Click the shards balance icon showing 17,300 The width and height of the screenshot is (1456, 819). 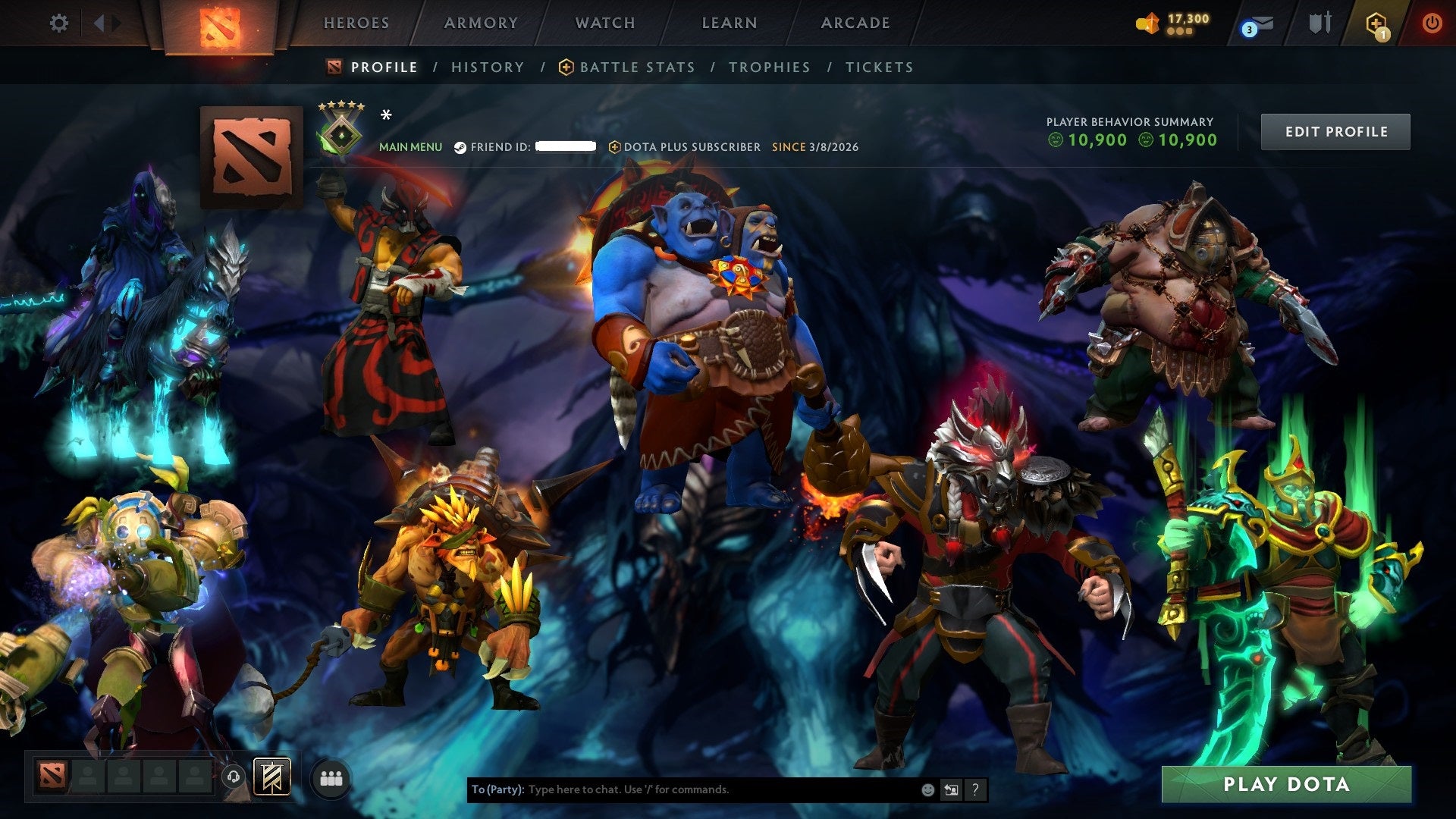(x=1147, y=23)
